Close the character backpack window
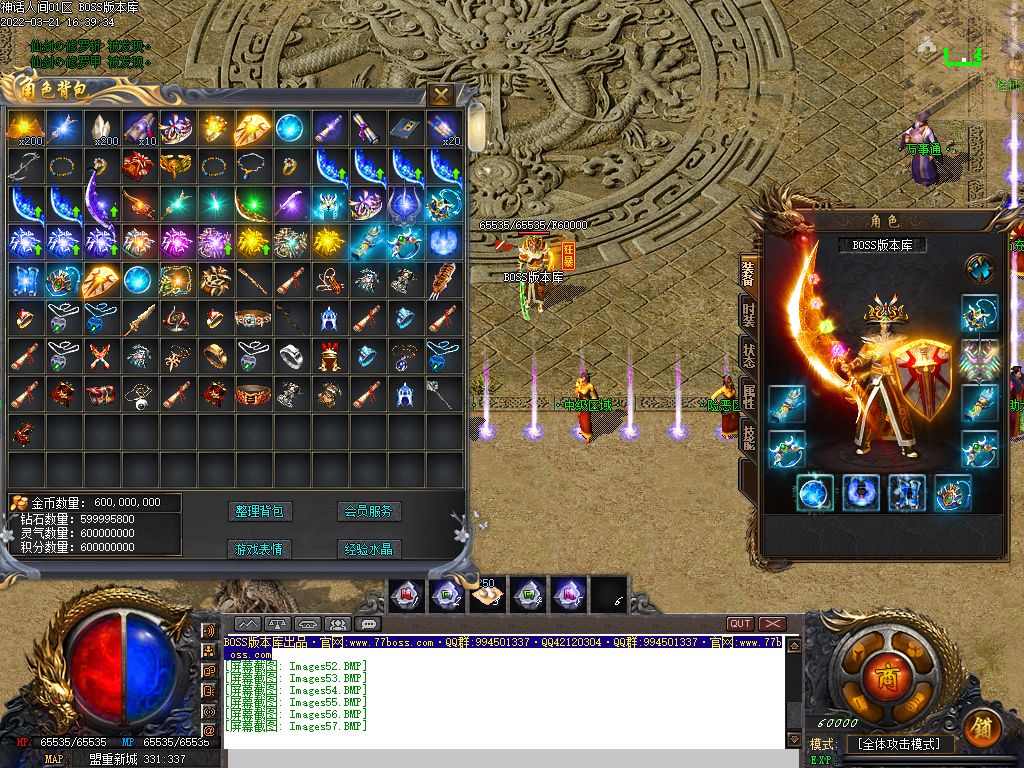The width and height of the screenshot is (1024, 768). (x=441, y=95)
